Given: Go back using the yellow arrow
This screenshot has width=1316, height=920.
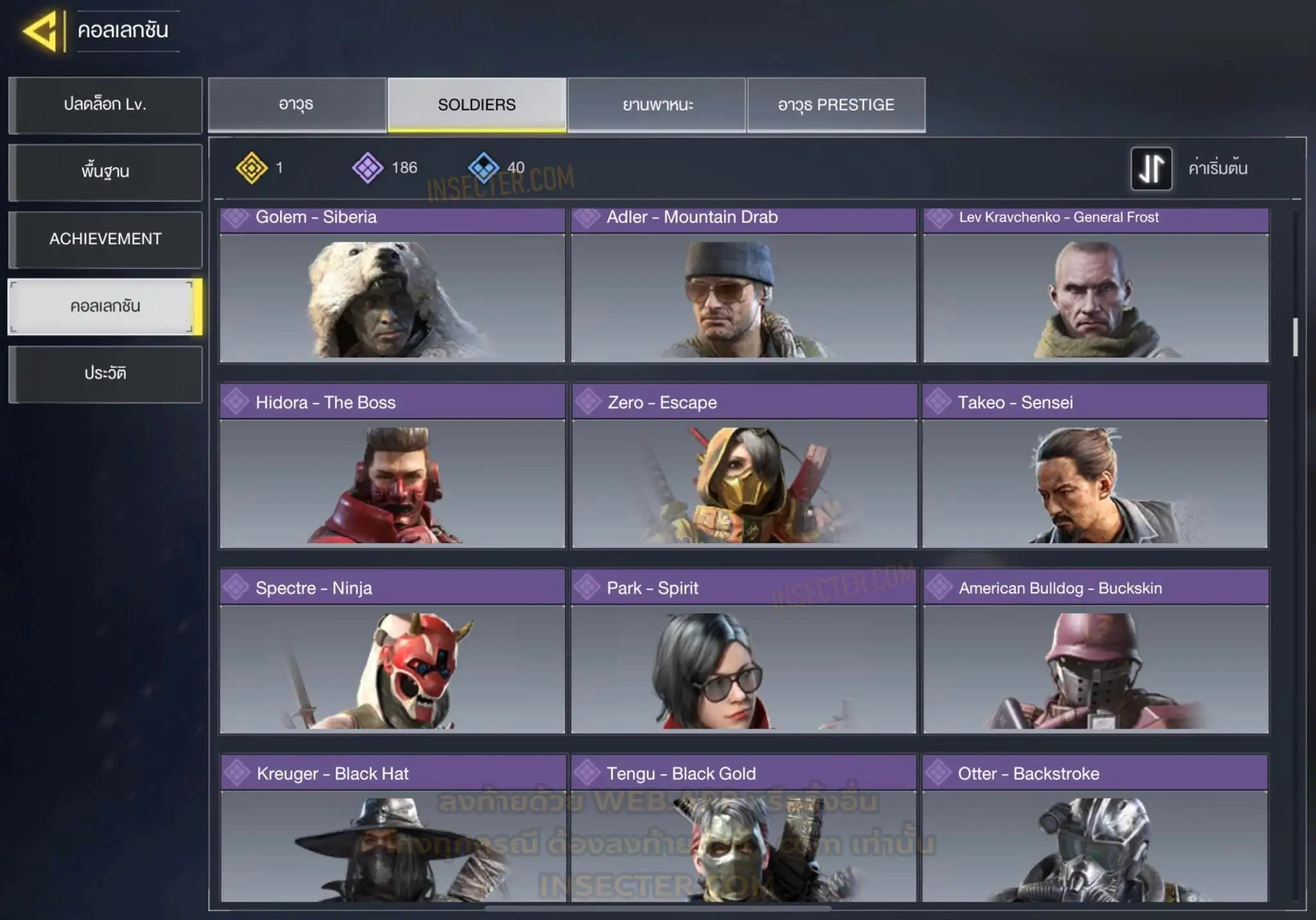Looking at the screenshot, I should tap(41, 31).
